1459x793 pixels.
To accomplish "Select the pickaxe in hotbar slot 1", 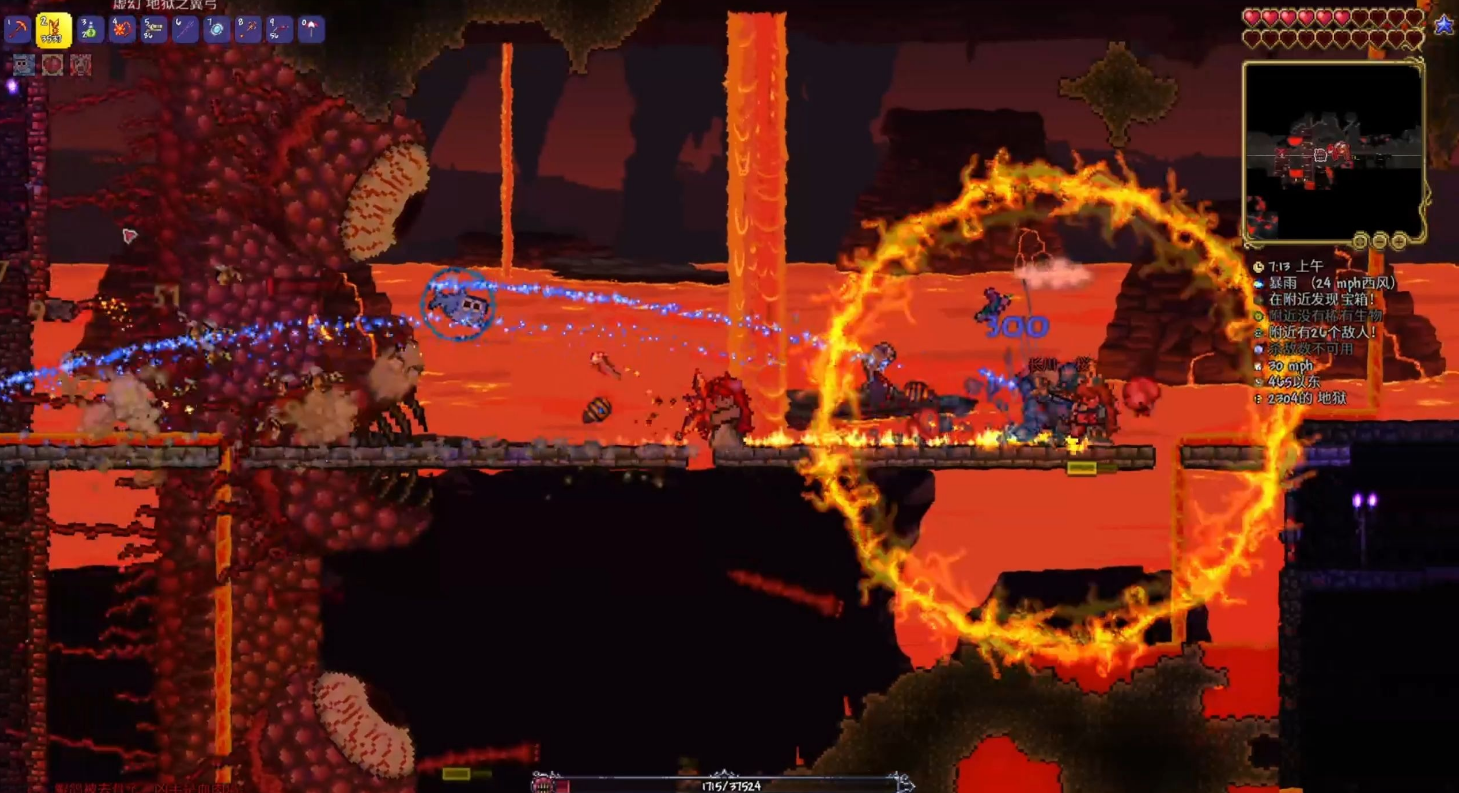I will [17, 30].
